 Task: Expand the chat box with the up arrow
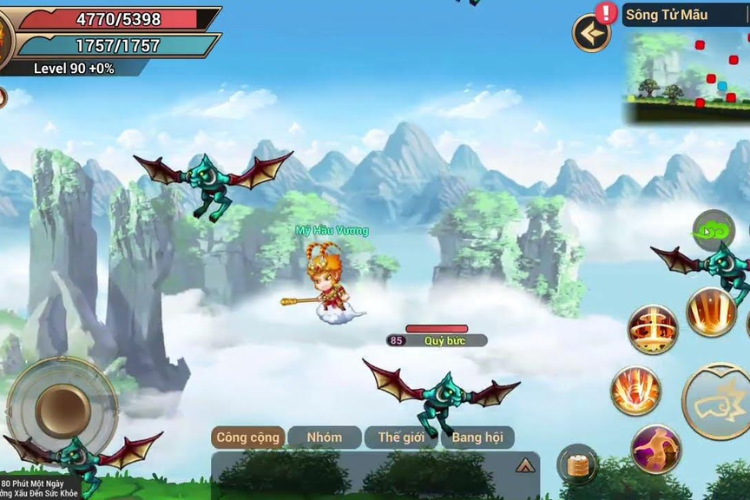[524, 465]
